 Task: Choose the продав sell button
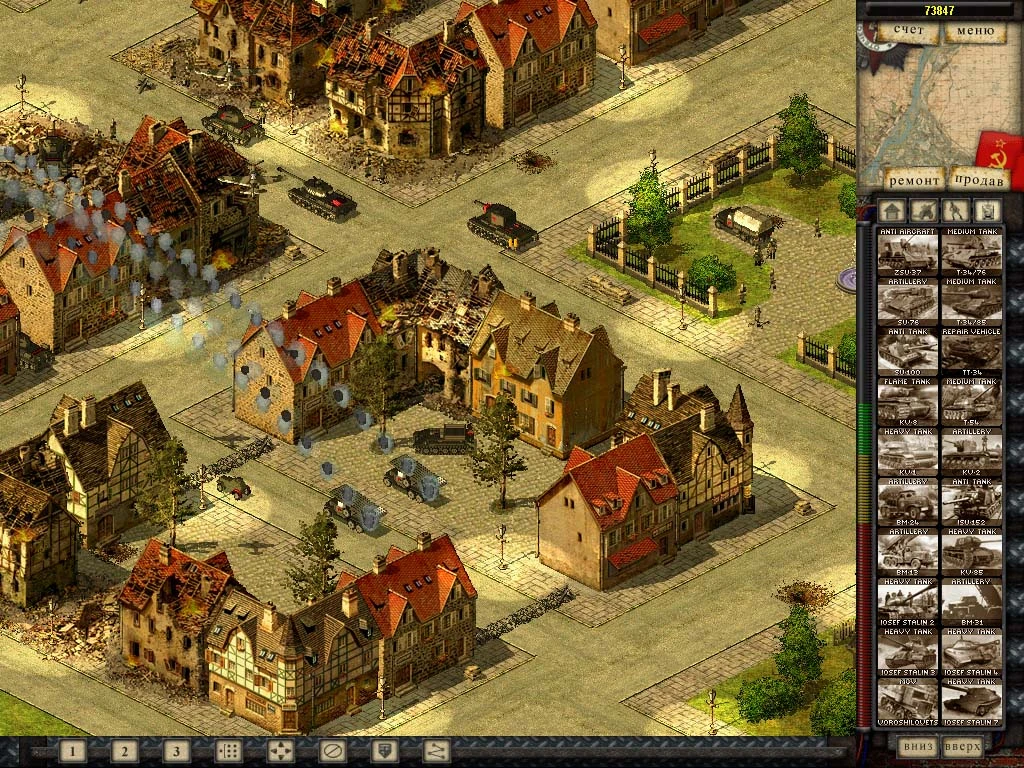(977, 180)
